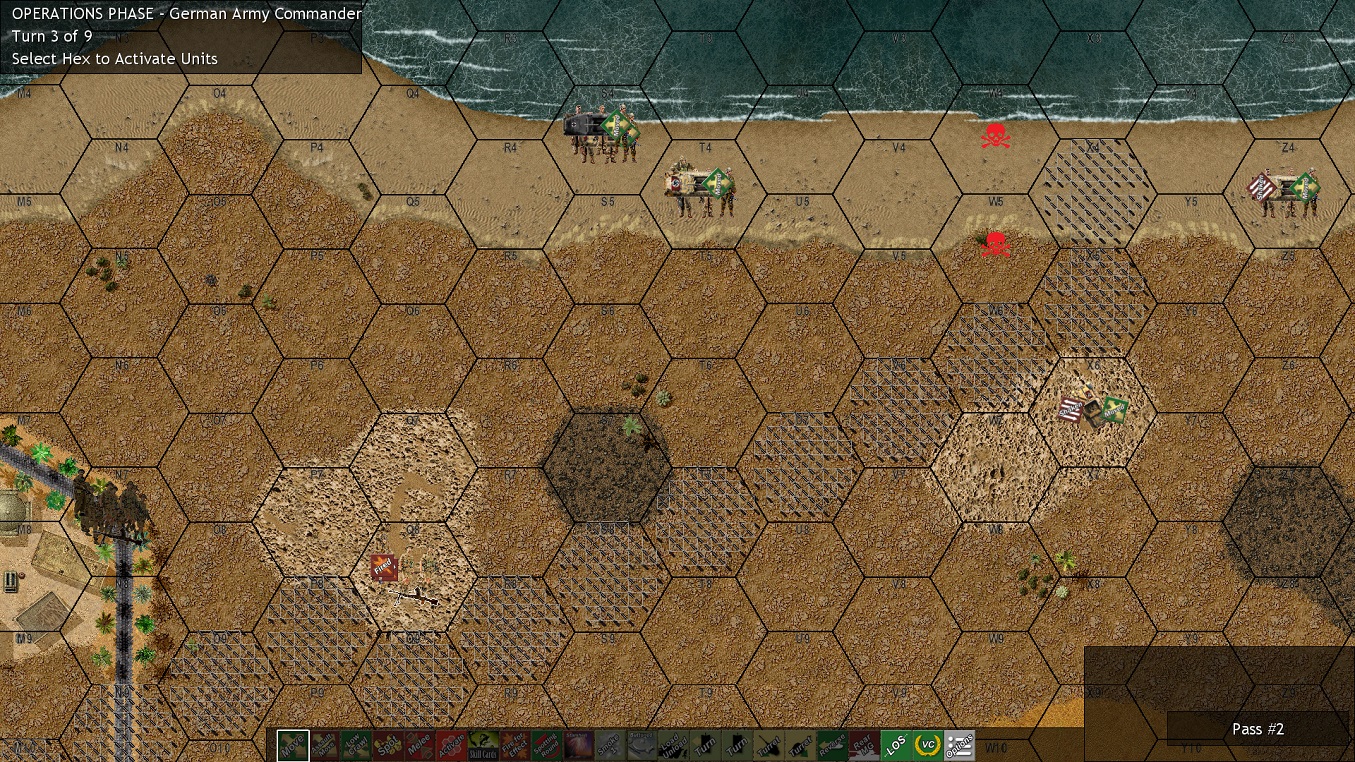Select the Melee attack icon
This screenshot has height=762, width=1355.
tap(419, 745)
